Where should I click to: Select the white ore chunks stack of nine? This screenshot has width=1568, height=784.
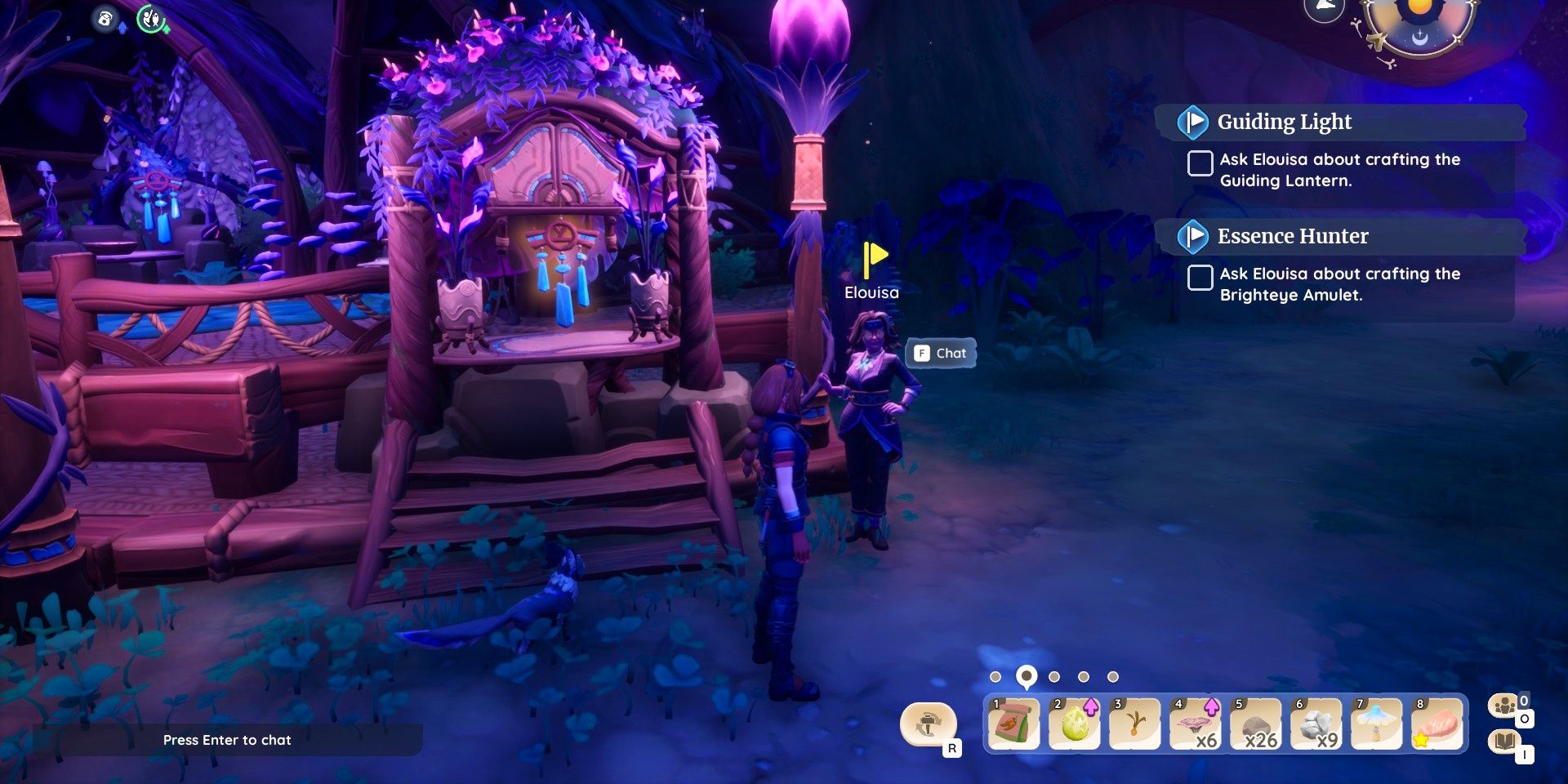pyautogui.click(x=1316, y=724)
